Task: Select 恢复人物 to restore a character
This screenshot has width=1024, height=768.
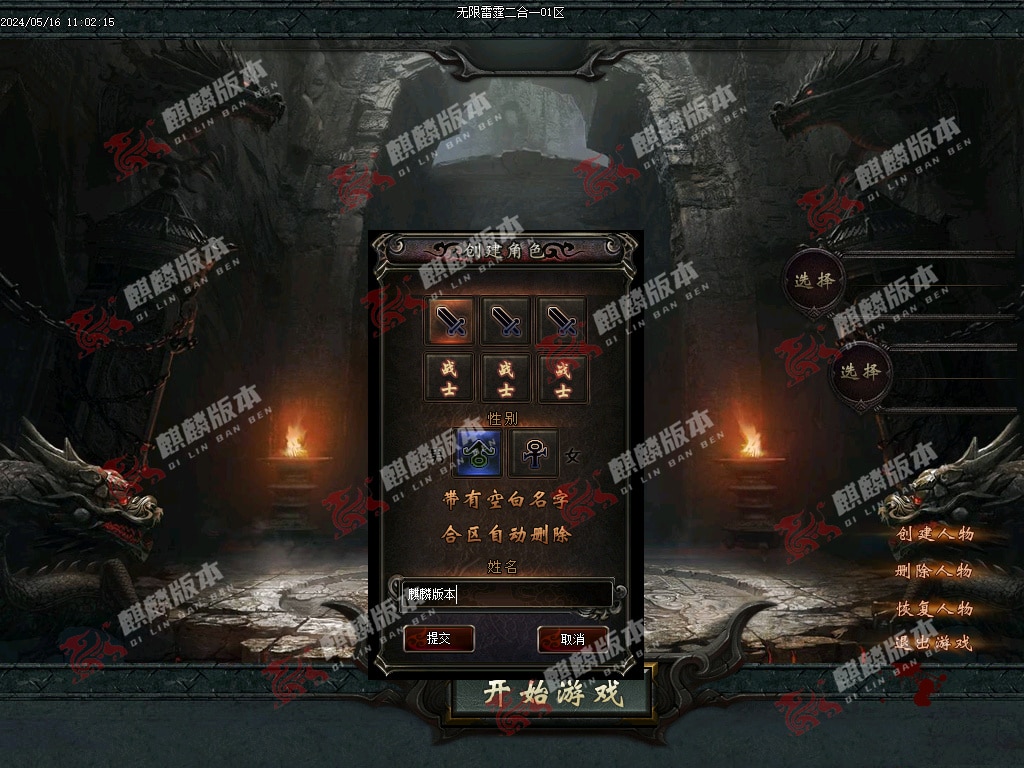Action: 934,608
